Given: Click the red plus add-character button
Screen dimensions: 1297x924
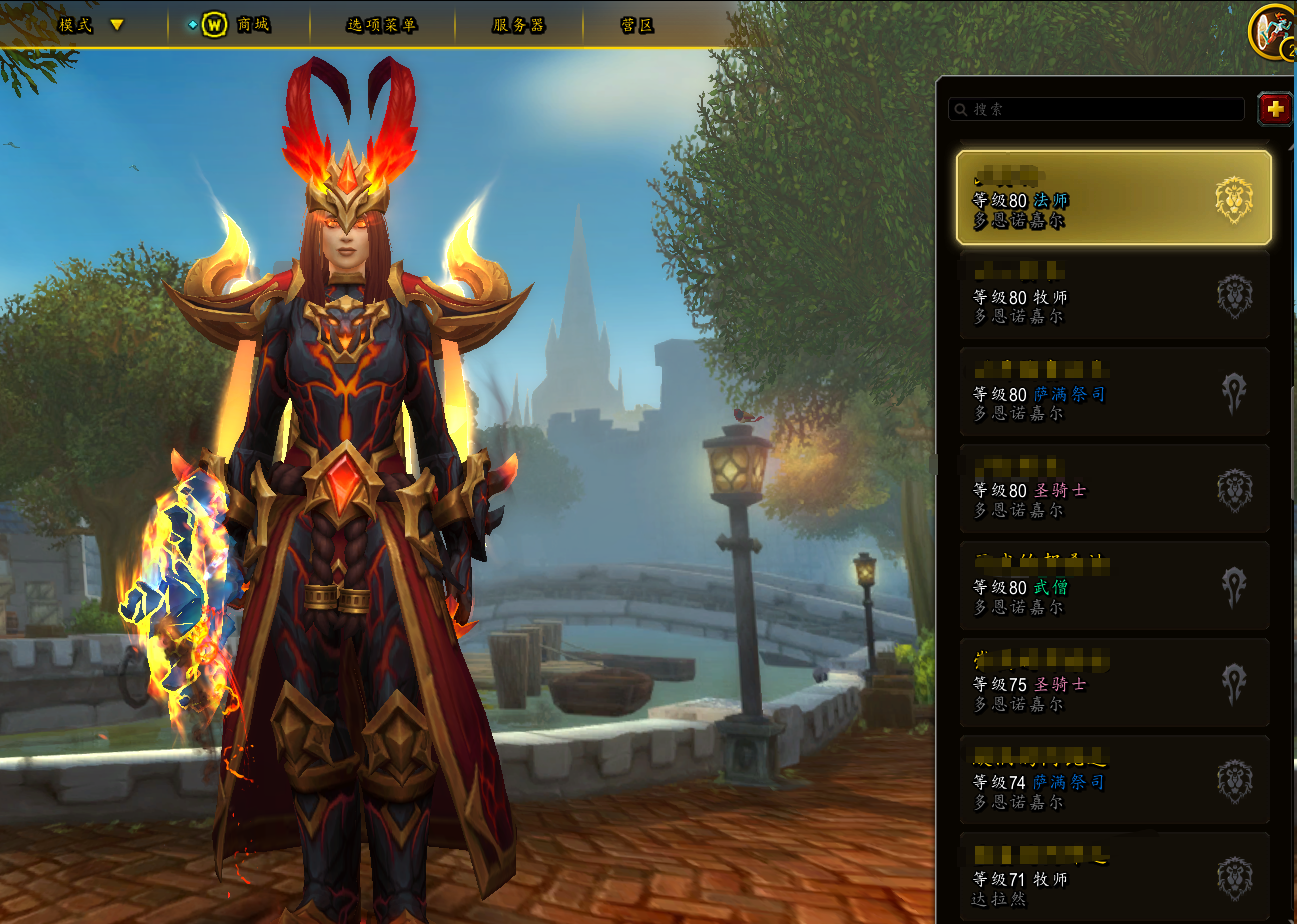Looking at the screenshot, I should tap(1274, 109).
